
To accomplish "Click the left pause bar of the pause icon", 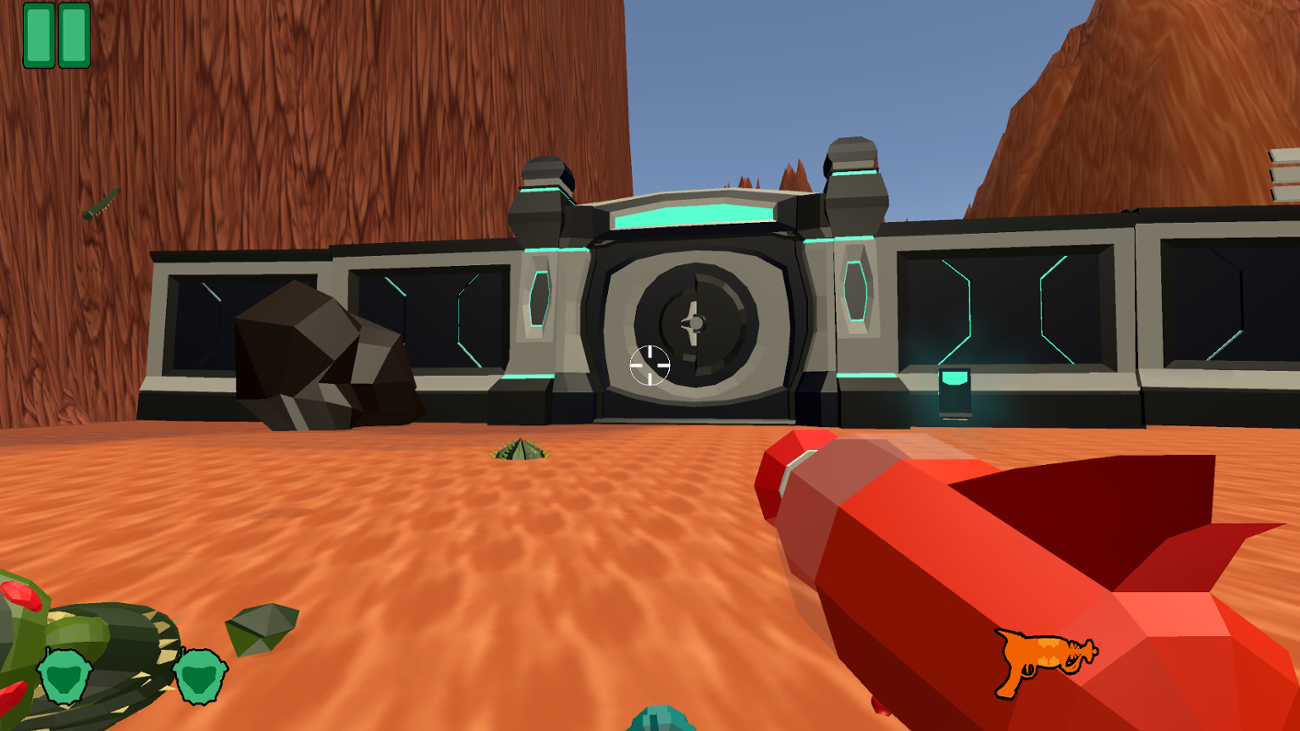I will (39, 38).
